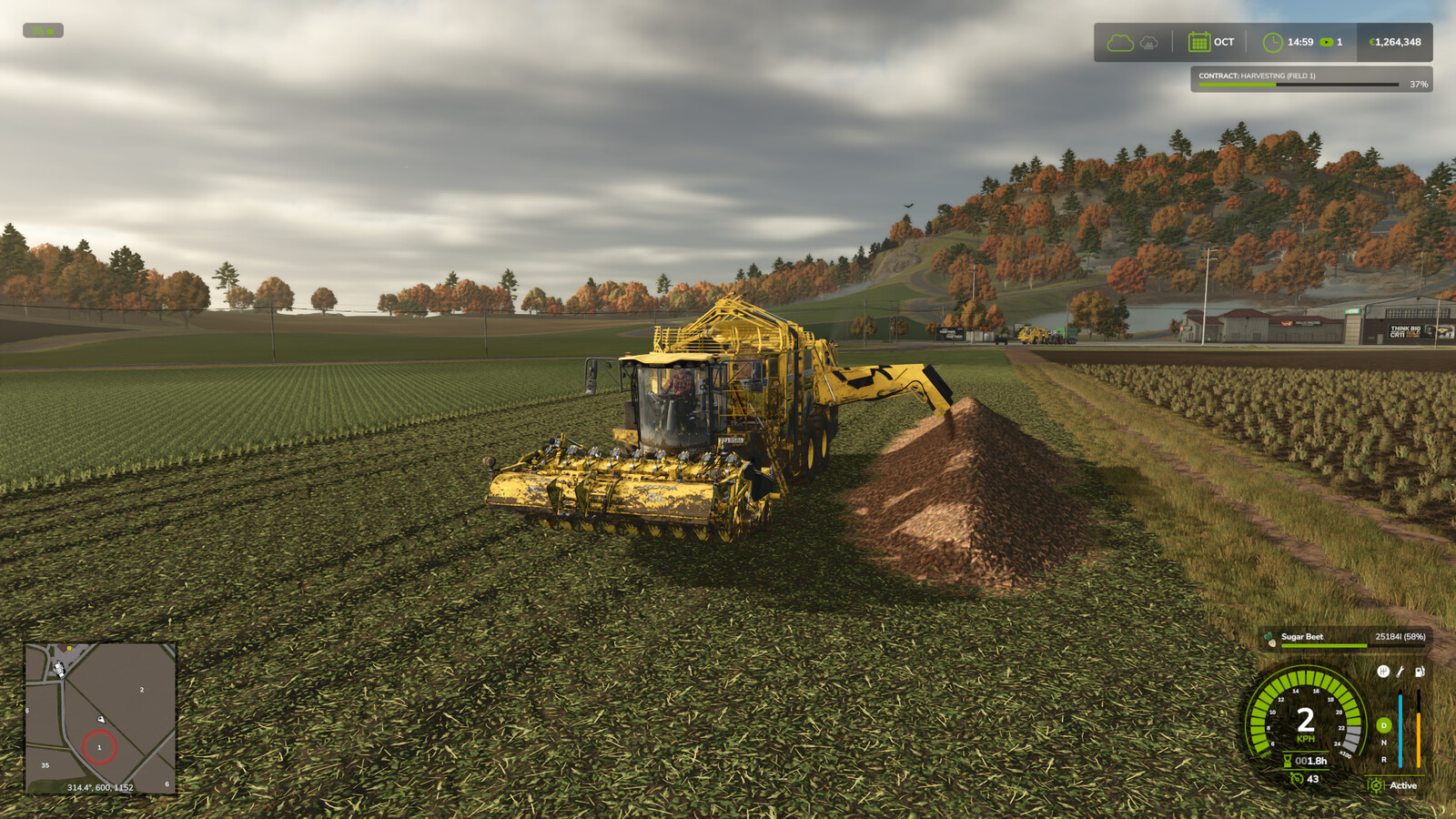Click the orange fuel level bar

point(1418,737)
